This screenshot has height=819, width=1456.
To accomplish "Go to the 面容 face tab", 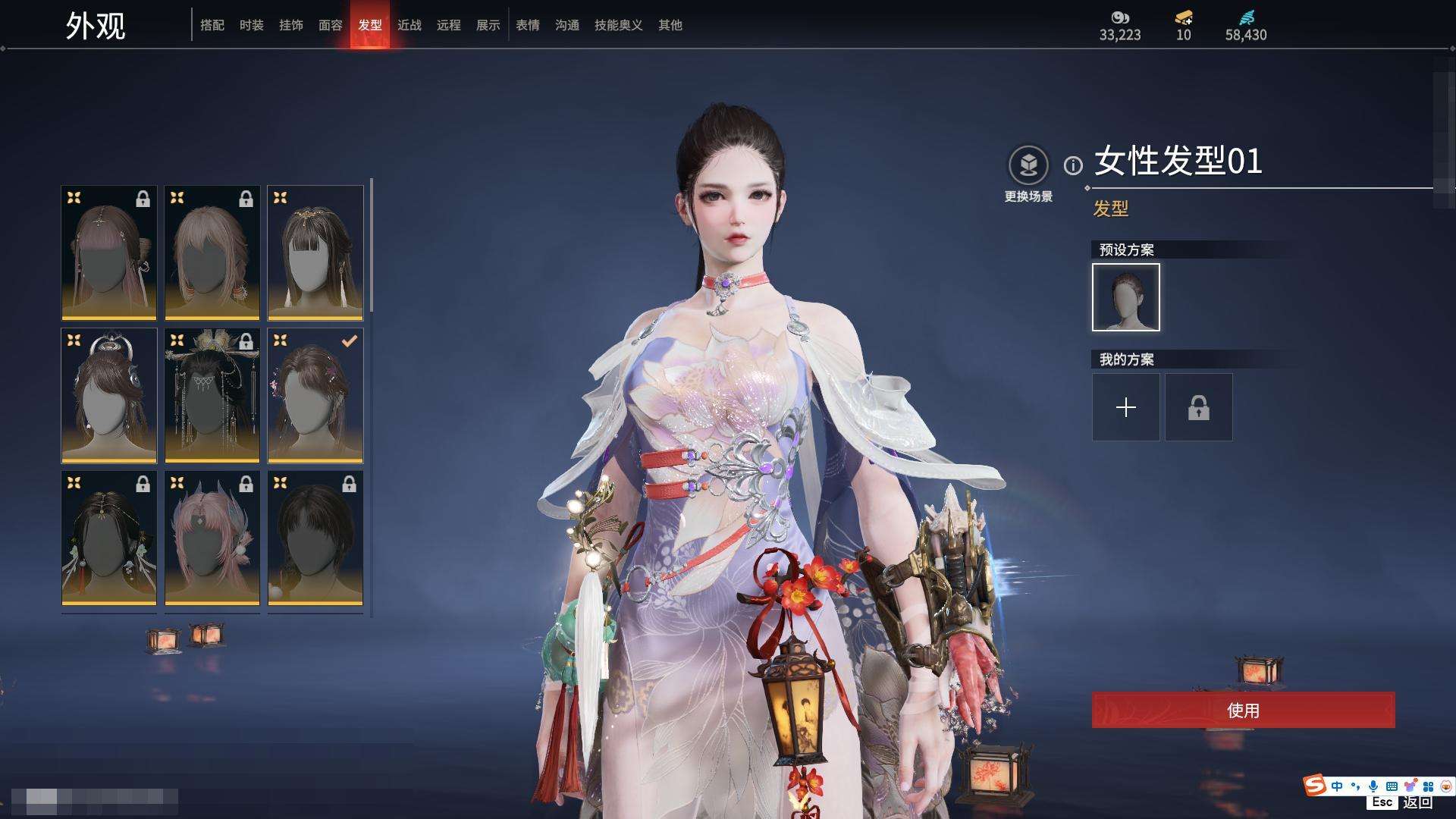I will pos(330,25).
